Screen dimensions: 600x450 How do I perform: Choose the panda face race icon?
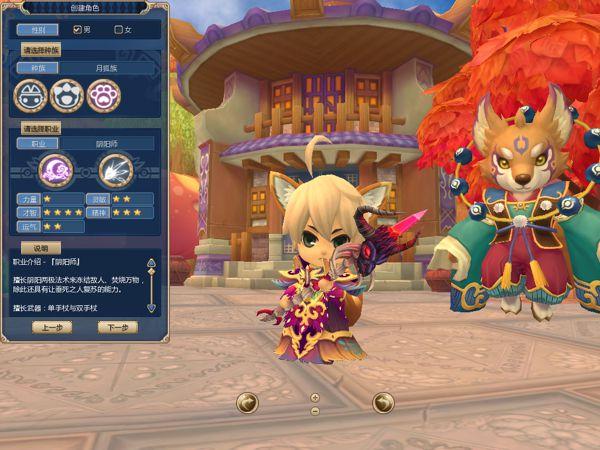coord(66,96)
